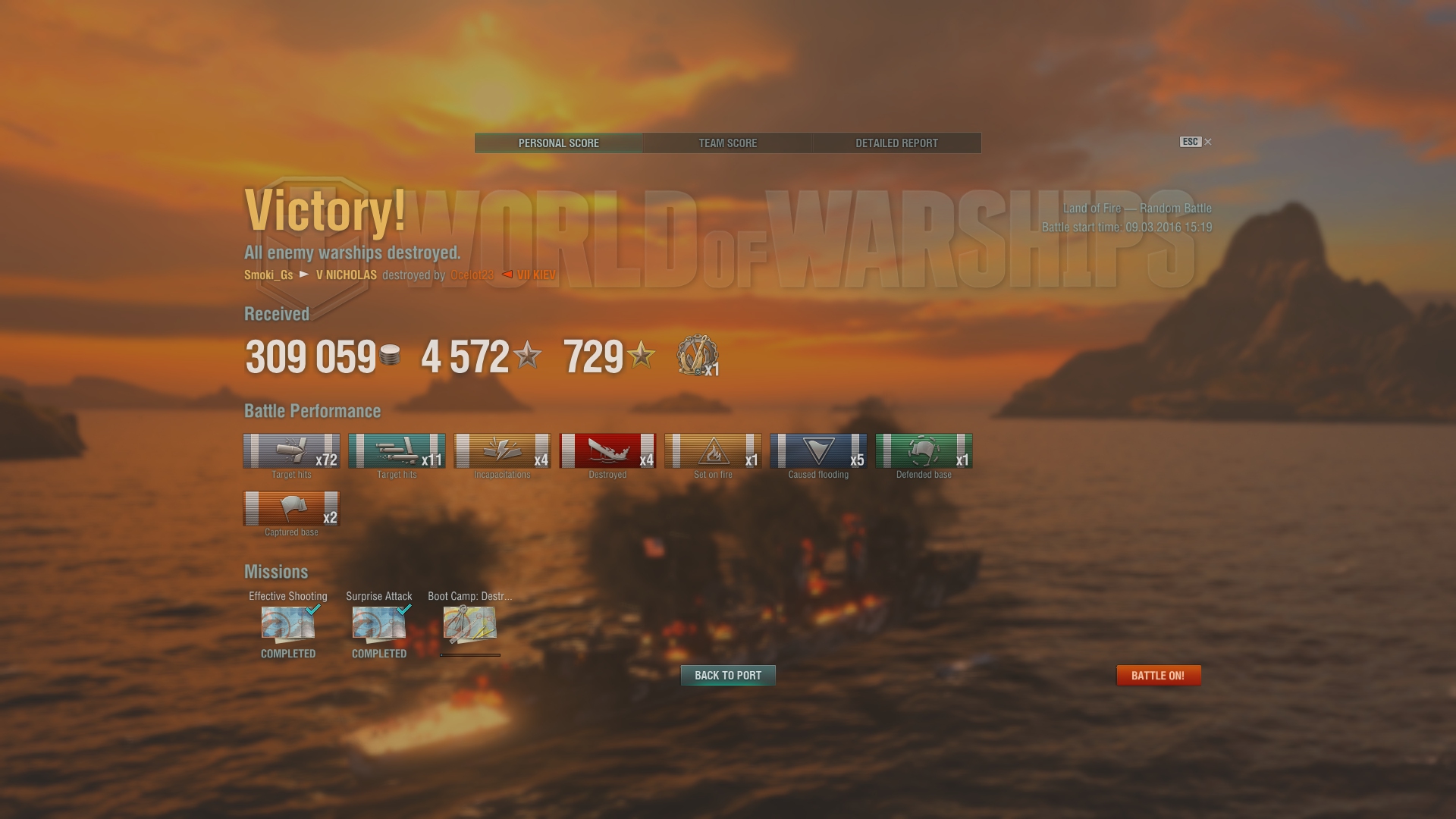Select the x11 torpedo Target hits ribbon
This screenshot has height=819, width=1456.
click(397, 451)
